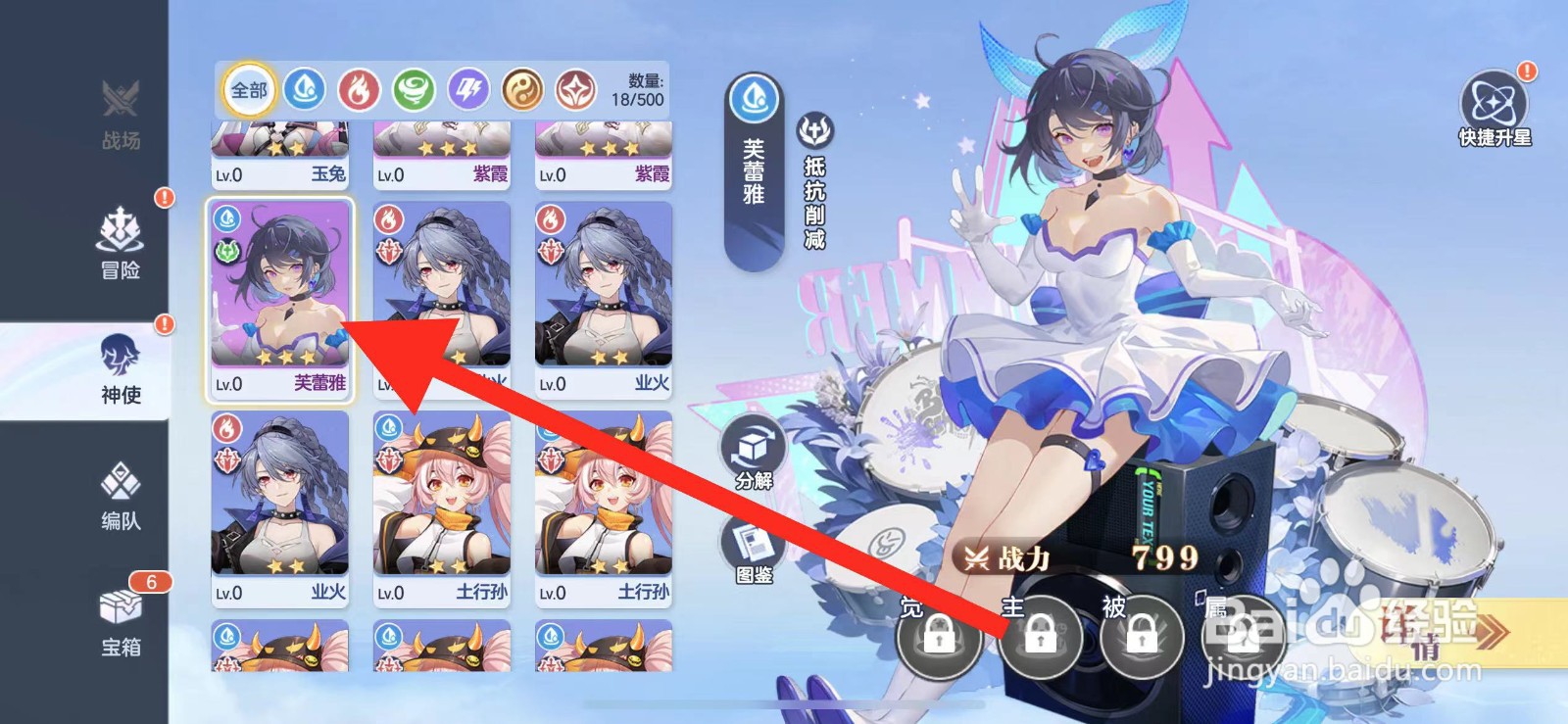
Task: Select the fire element filter icon
Action: [x=361, y=89]
